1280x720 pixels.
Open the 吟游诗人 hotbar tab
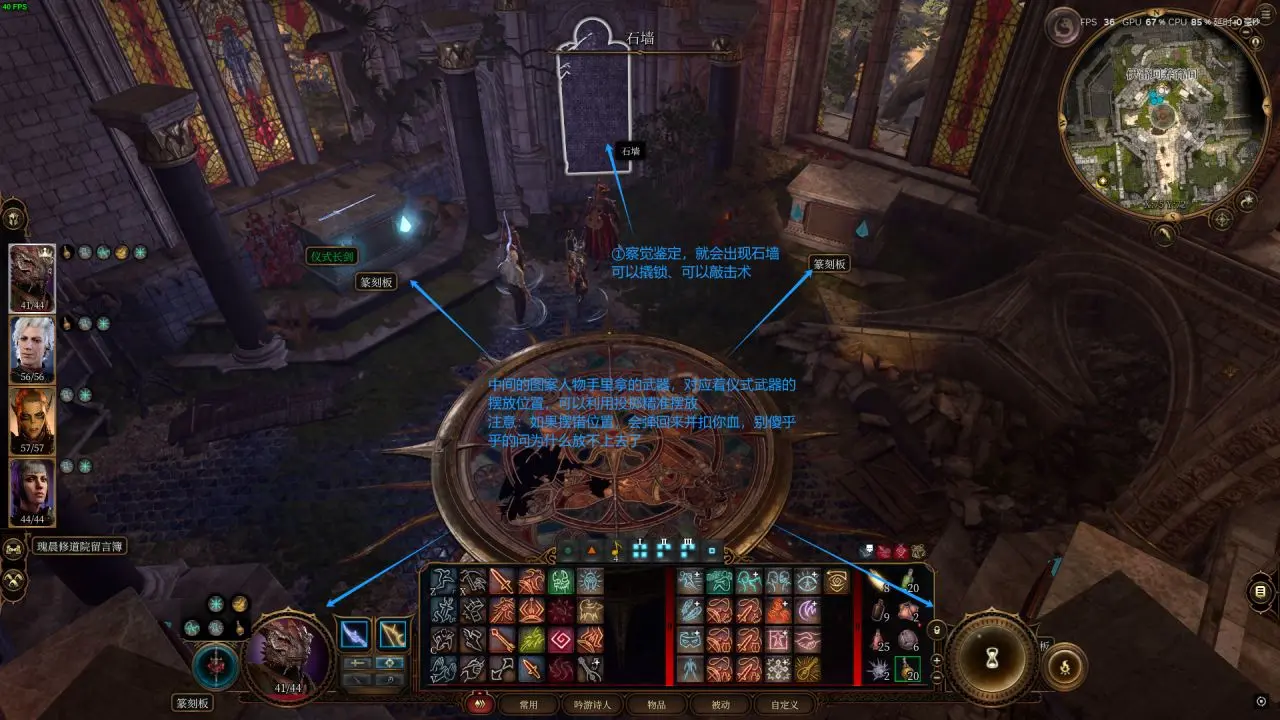click(592, 704)
